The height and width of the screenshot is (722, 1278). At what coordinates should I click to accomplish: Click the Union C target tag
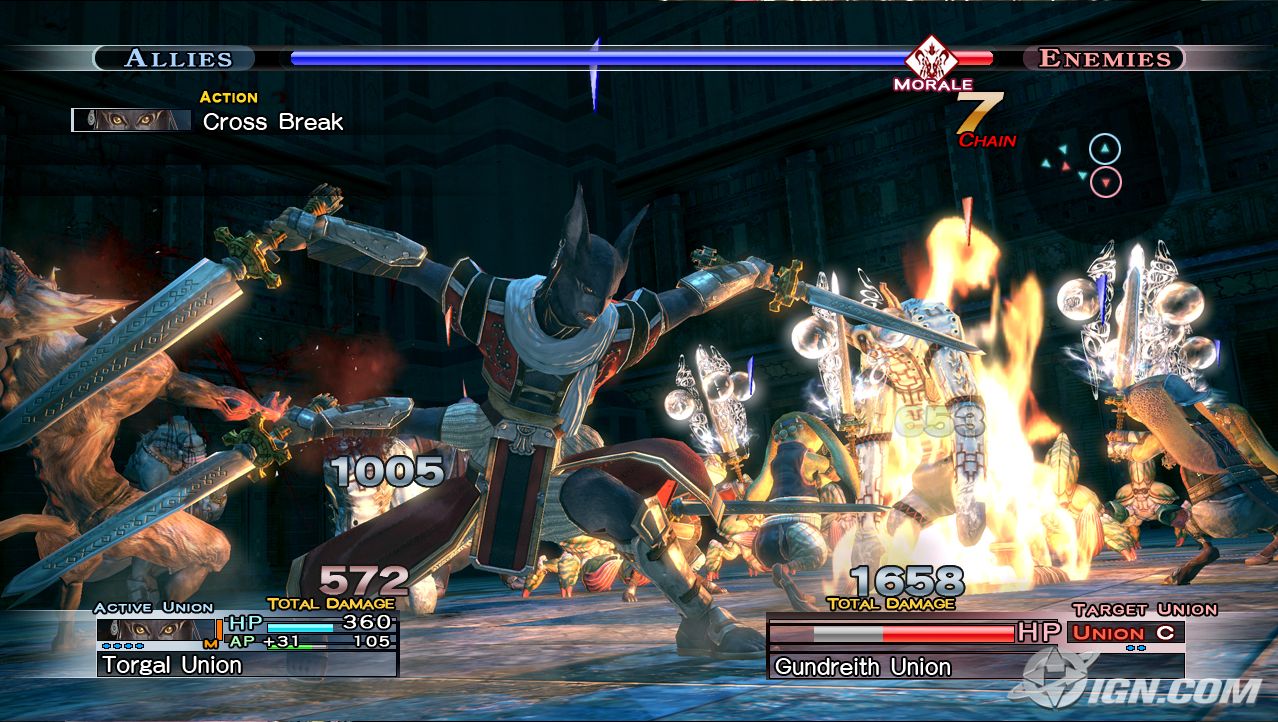[x=1126, y=632]
